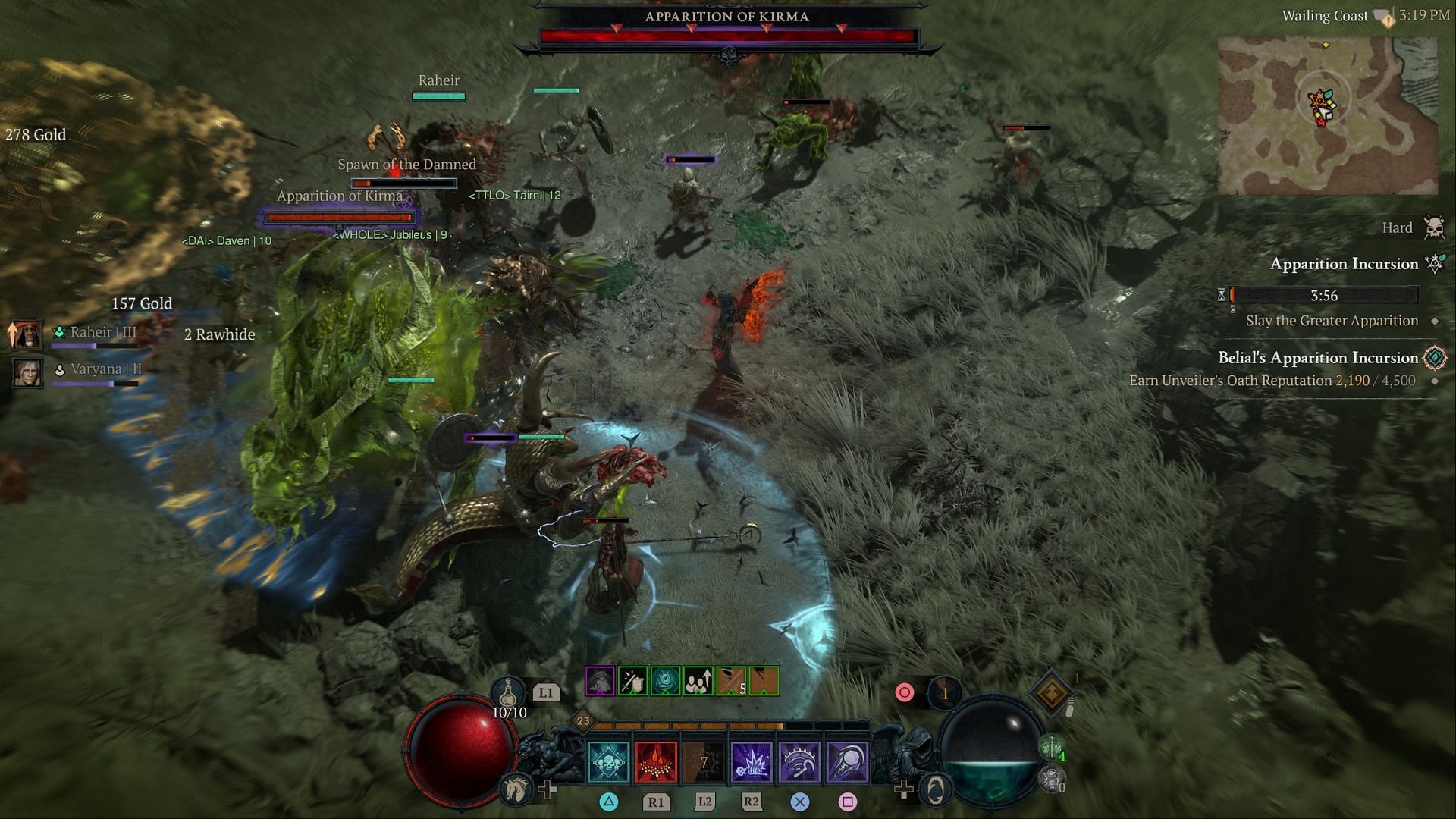Select the Varyana mercenary portrait
Image resolution: width=1456 pixels, height=819 pixels.
27,372
